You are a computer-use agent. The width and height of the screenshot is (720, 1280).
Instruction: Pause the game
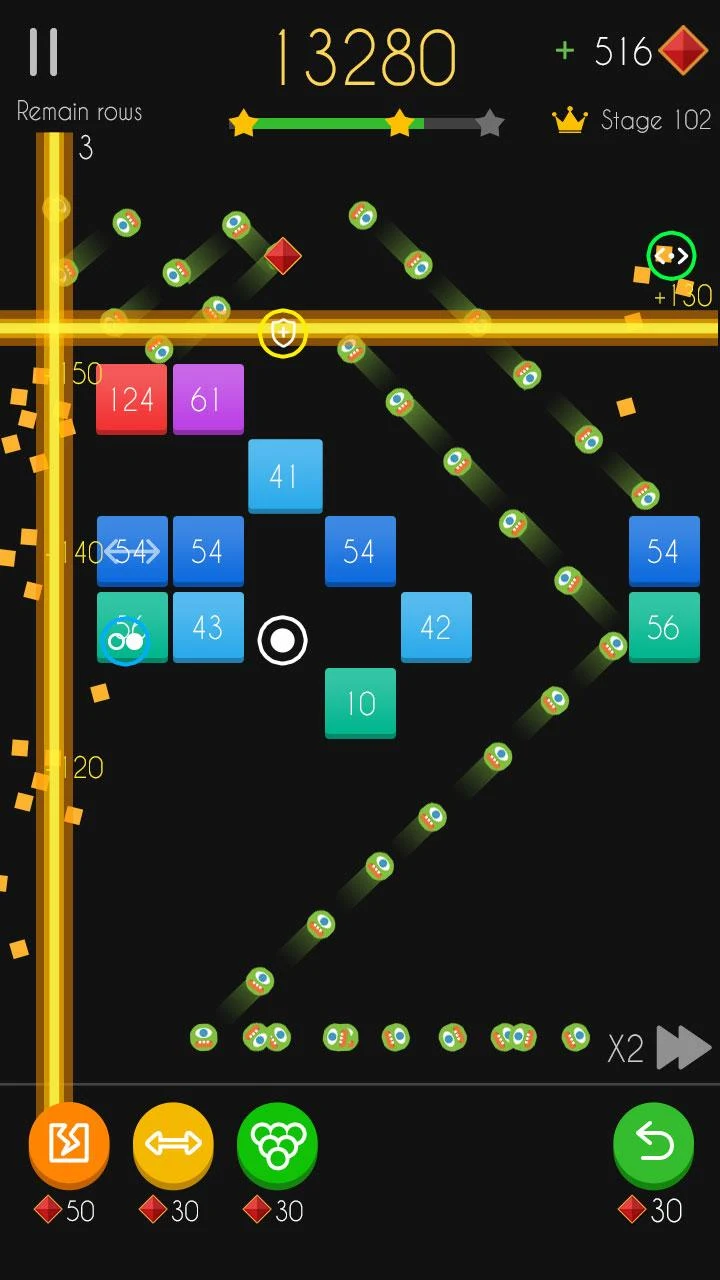point(44,52)
